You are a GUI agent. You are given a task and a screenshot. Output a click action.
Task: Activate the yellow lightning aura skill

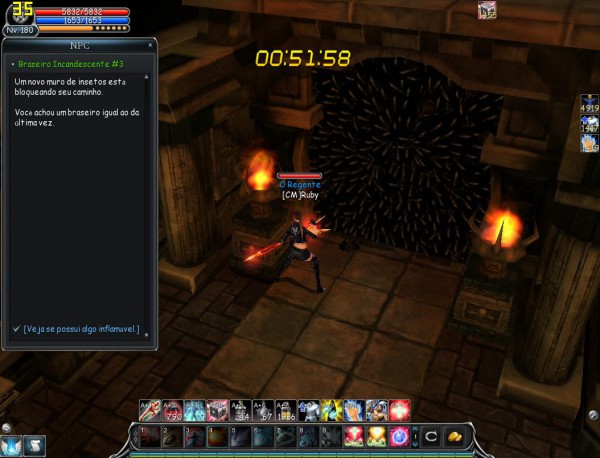[x=331, y=410]
